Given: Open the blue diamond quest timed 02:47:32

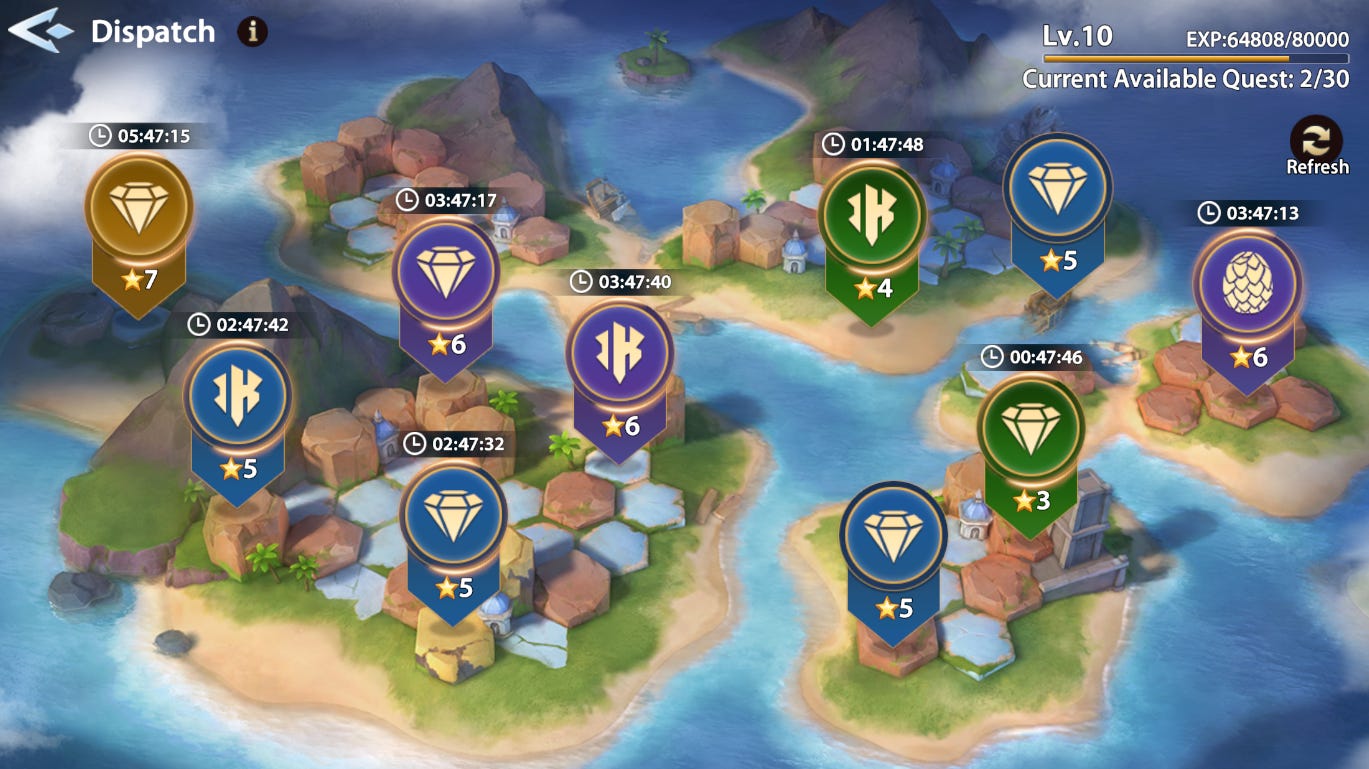Looking at the screenshot, I should [453, 514].
